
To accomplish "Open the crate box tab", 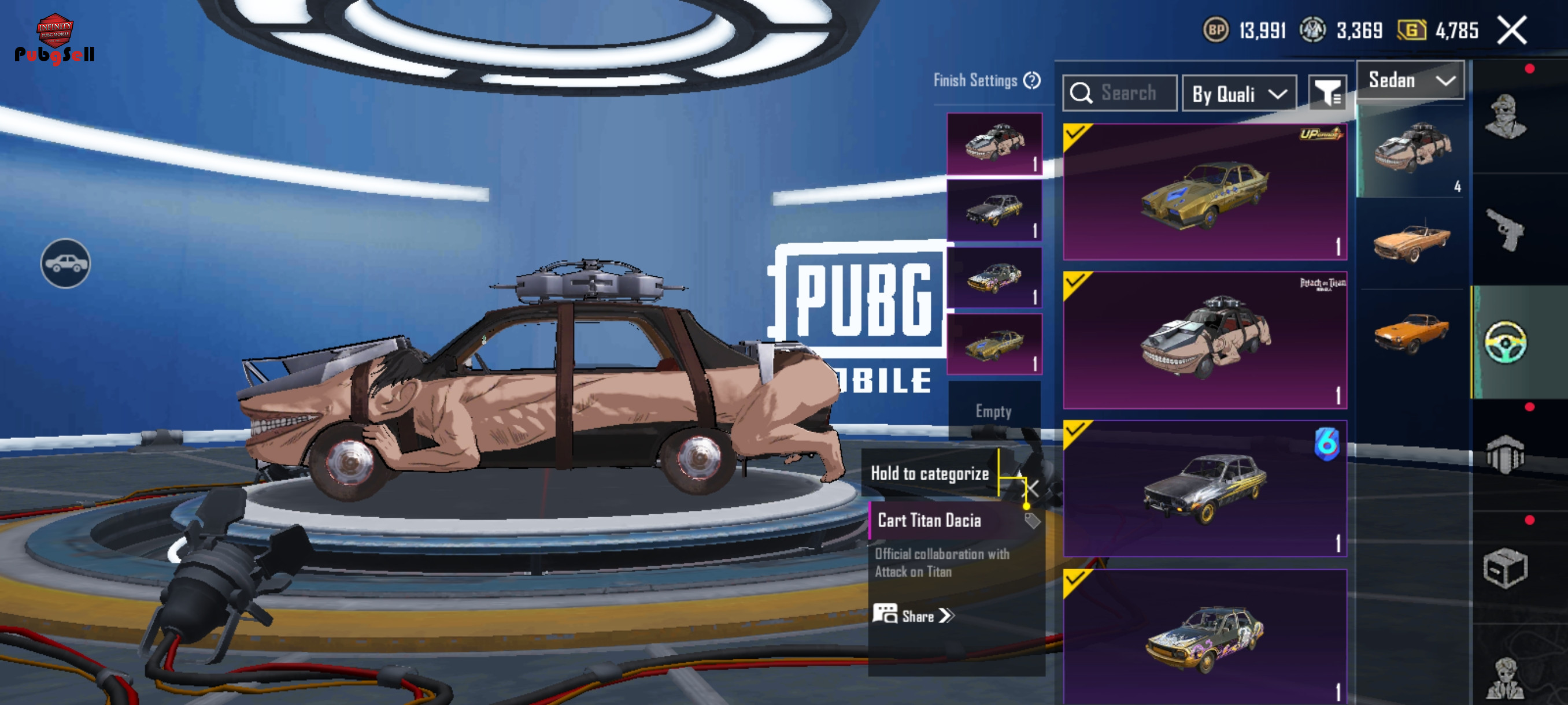I will pos(1505,568).
